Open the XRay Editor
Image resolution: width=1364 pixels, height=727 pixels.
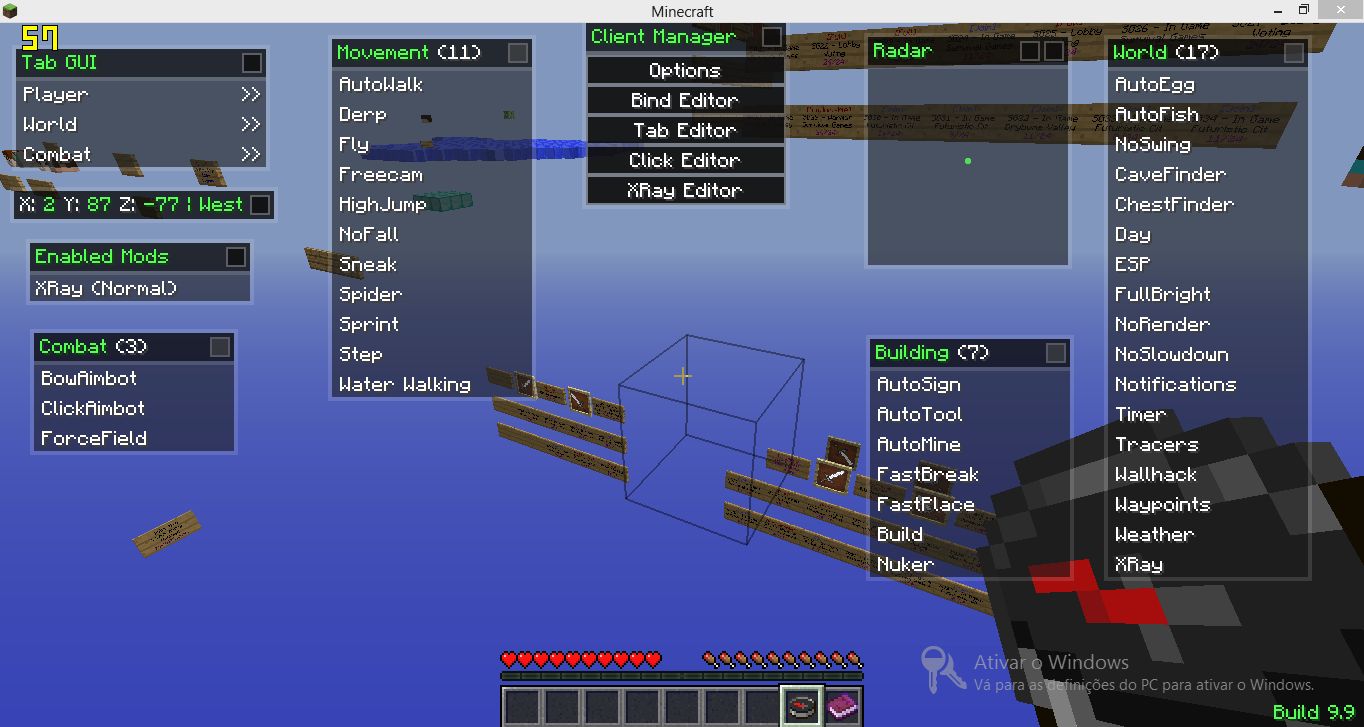pos(684,190)
